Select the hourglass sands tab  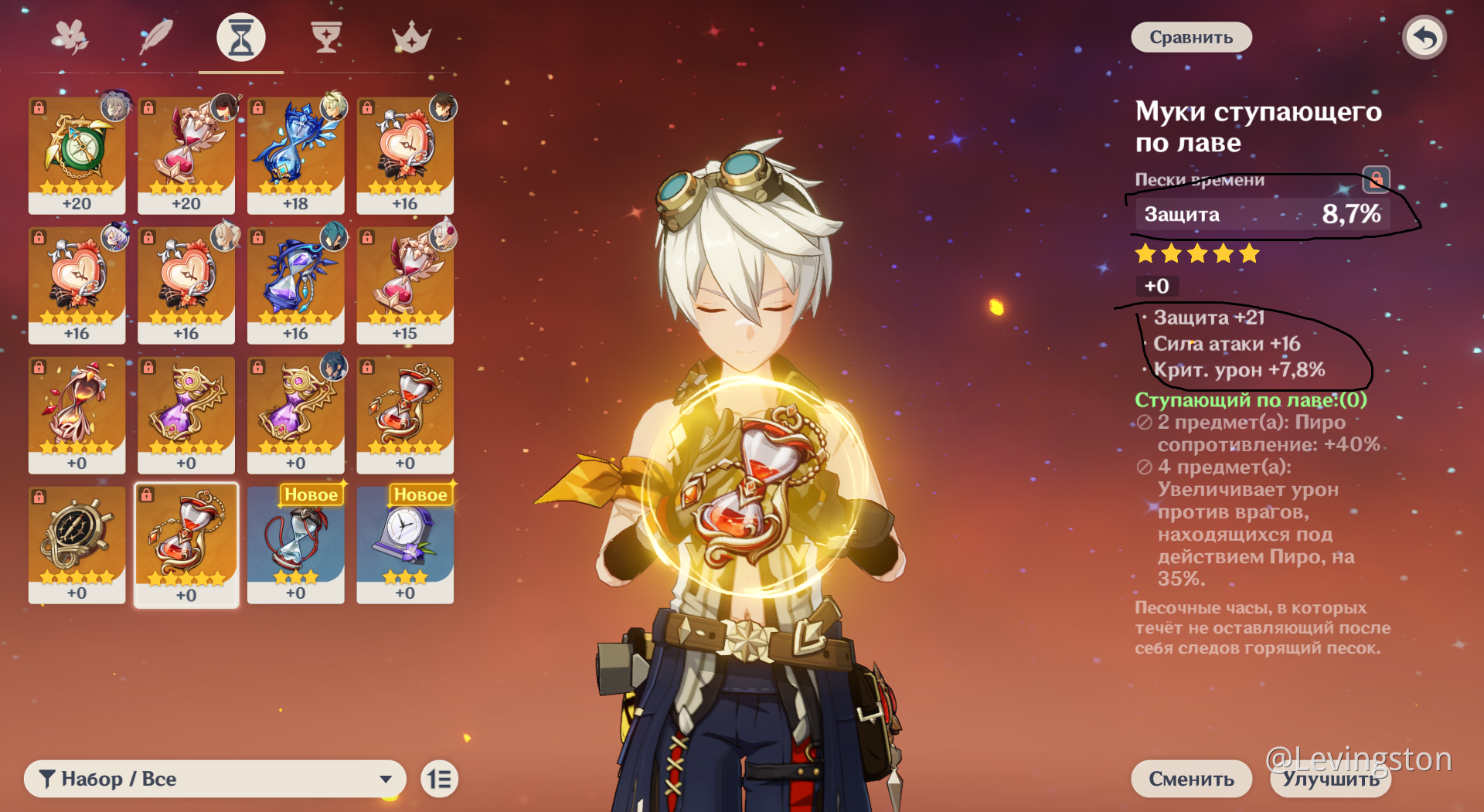tap(241, 37)
